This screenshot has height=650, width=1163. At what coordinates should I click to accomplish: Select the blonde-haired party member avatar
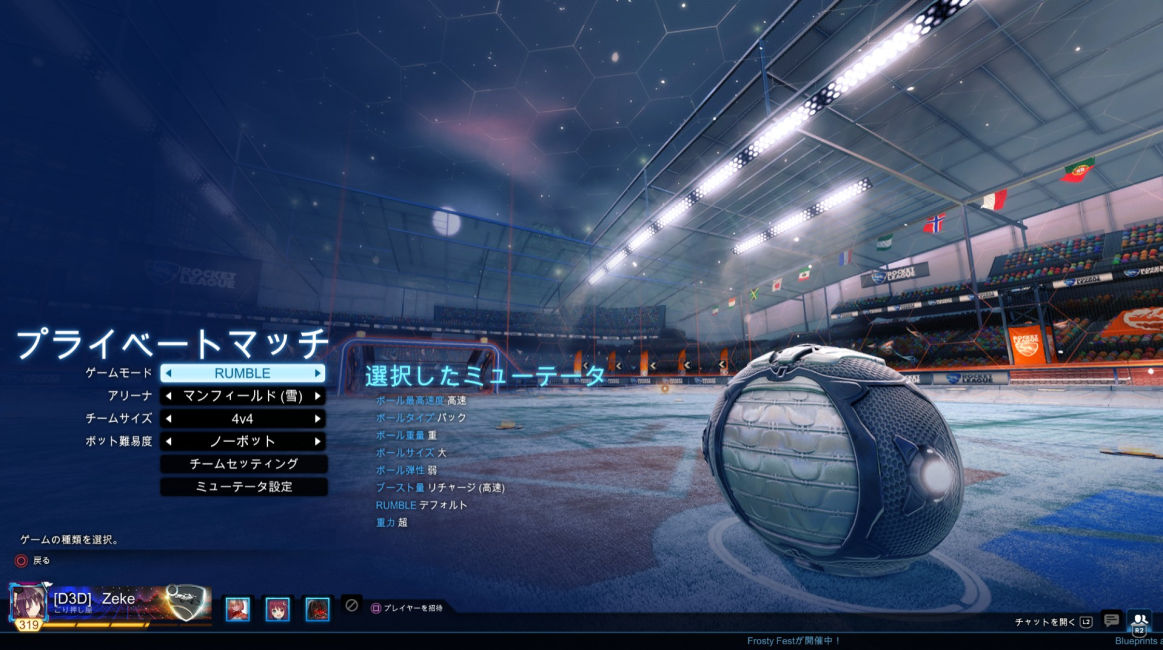point(238,609)
